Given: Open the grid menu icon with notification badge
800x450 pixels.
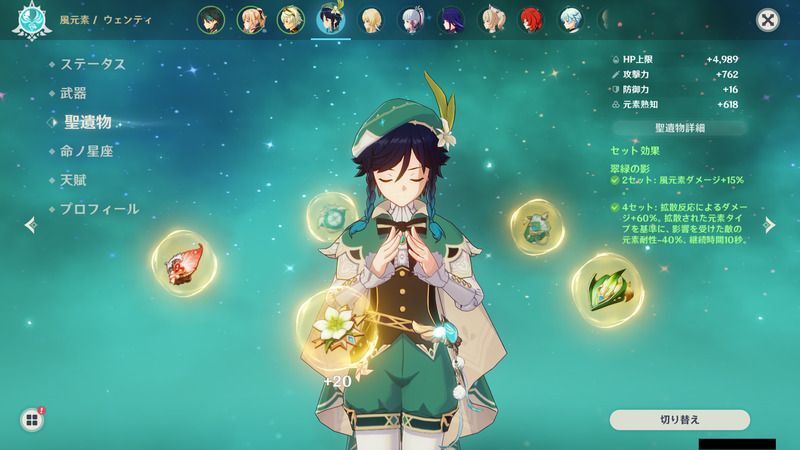Looking at the screenshot, I should [x=31, y=420].
